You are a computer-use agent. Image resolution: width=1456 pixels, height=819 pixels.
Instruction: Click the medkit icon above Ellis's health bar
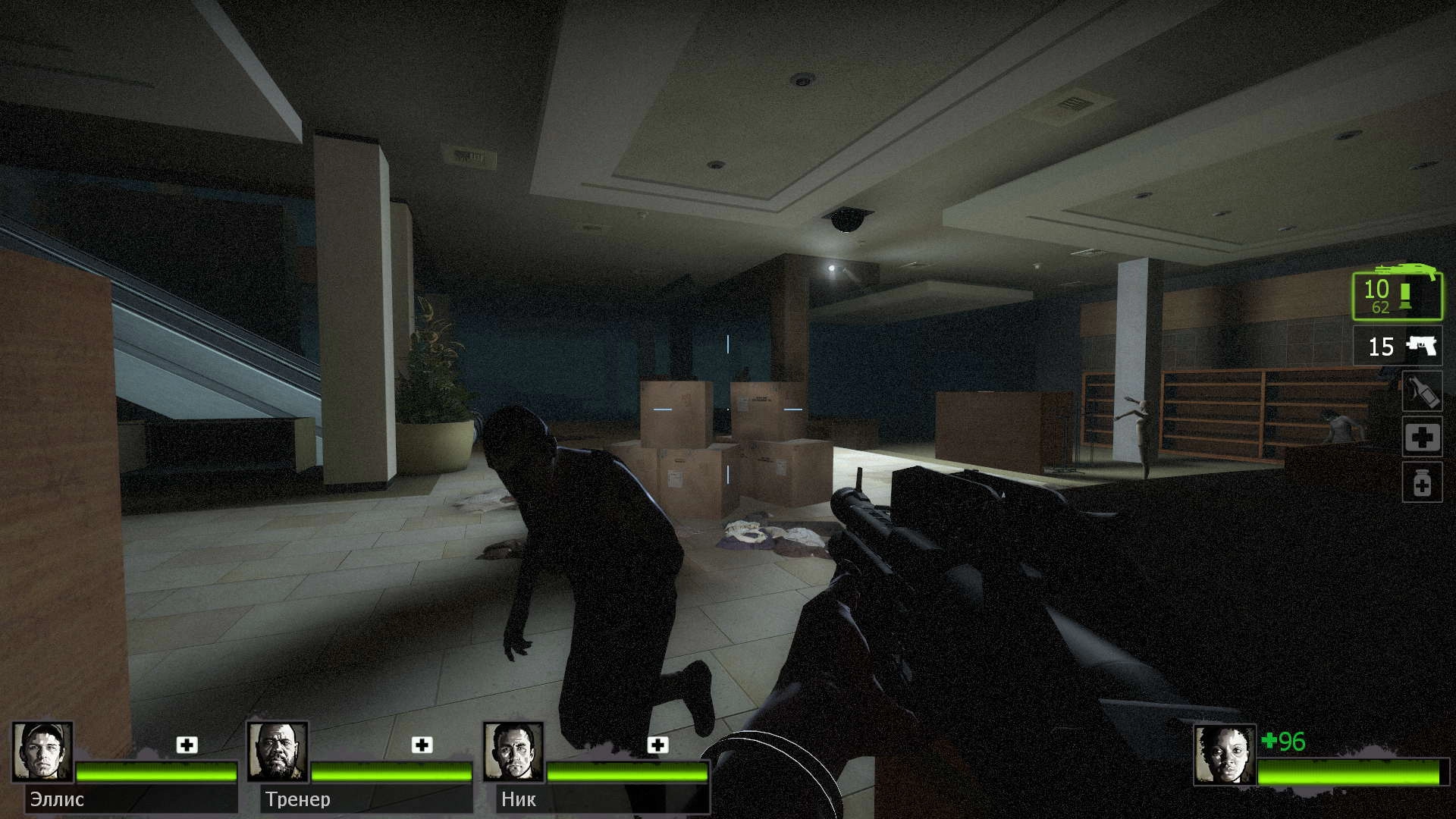click(x=187, y=745)
